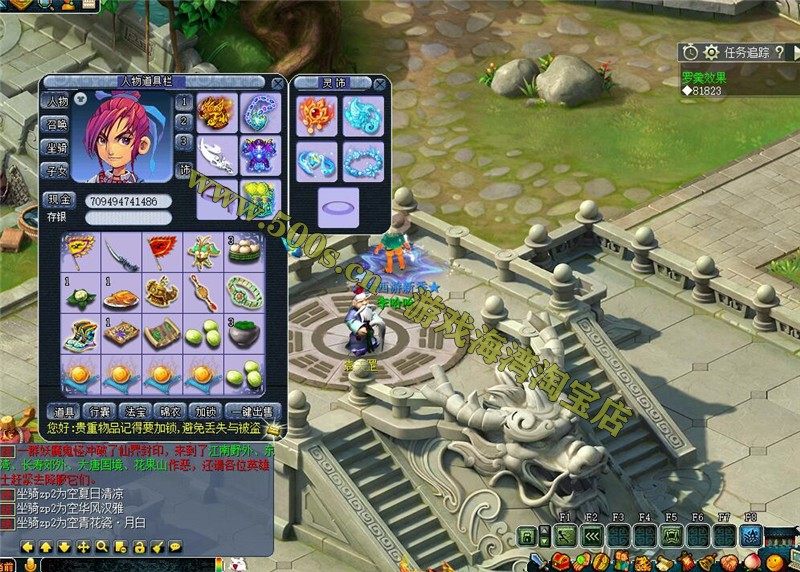Show the 子女 children tab
800x572 pixels.
(55, 171)
